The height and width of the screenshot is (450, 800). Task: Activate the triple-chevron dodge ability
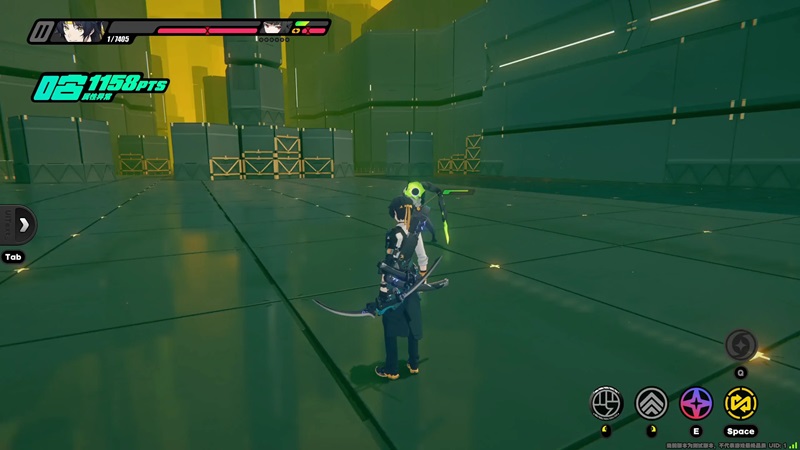point(651,403)
